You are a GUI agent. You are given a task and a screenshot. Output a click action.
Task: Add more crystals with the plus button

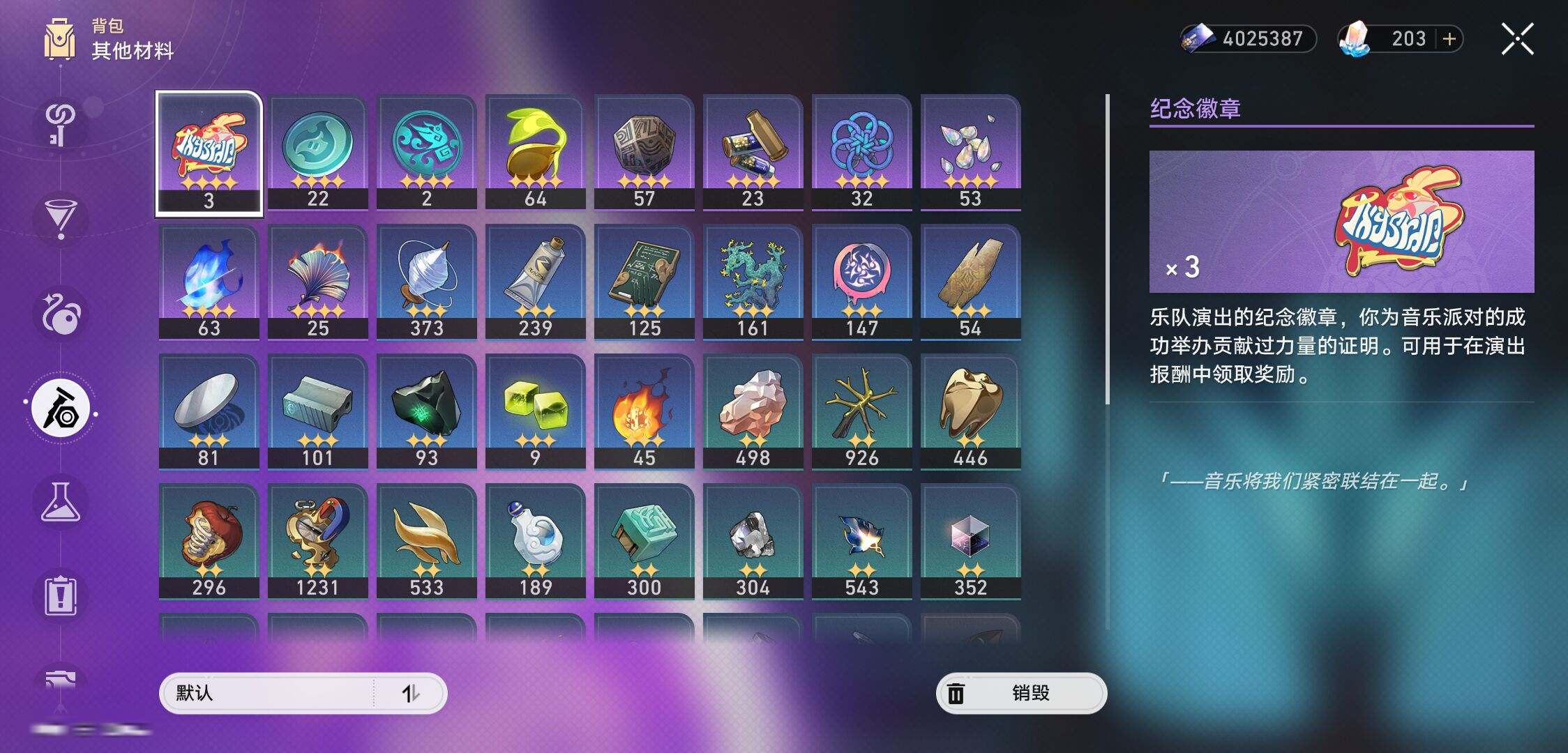[x=1449, y=39]
